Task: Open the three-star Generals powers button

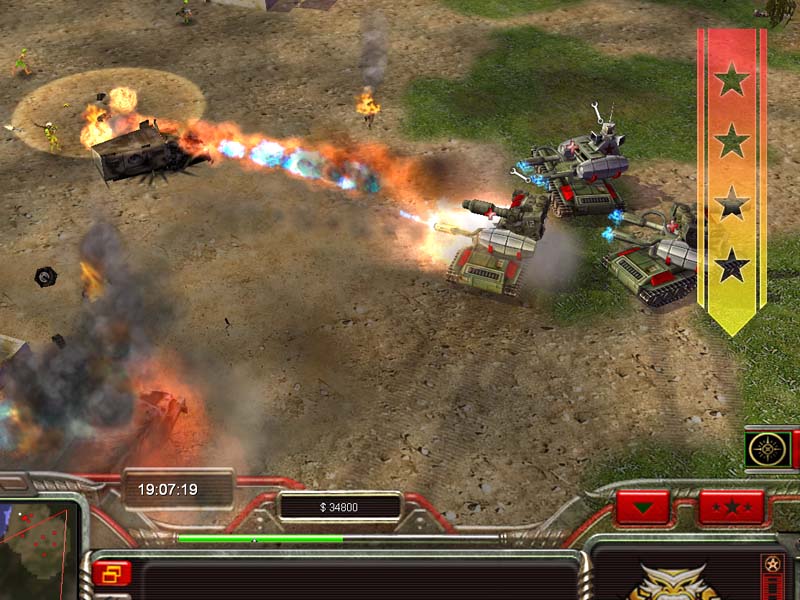Action: coord(731,506)
